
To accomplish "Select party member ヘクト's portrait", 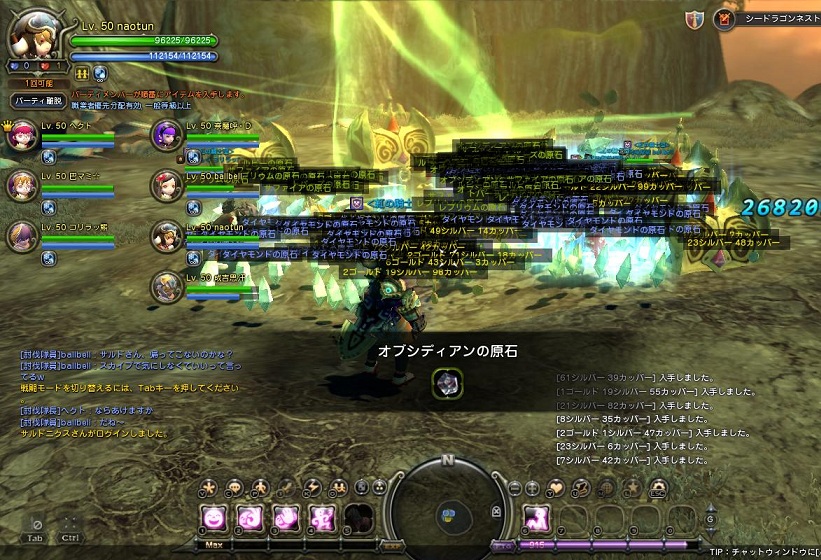I will (21, 135).
